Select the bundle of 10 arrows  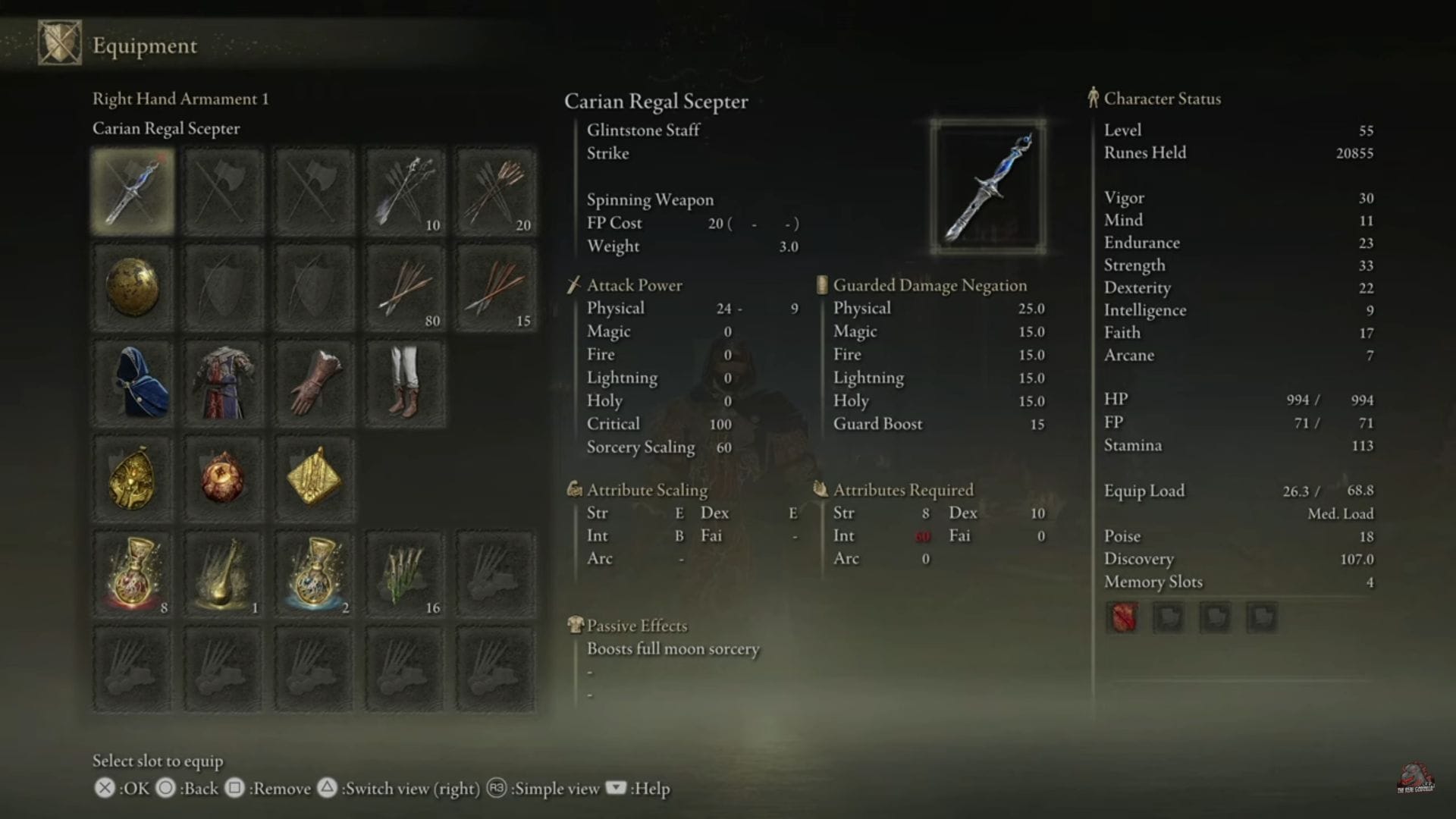pos(405,190)
